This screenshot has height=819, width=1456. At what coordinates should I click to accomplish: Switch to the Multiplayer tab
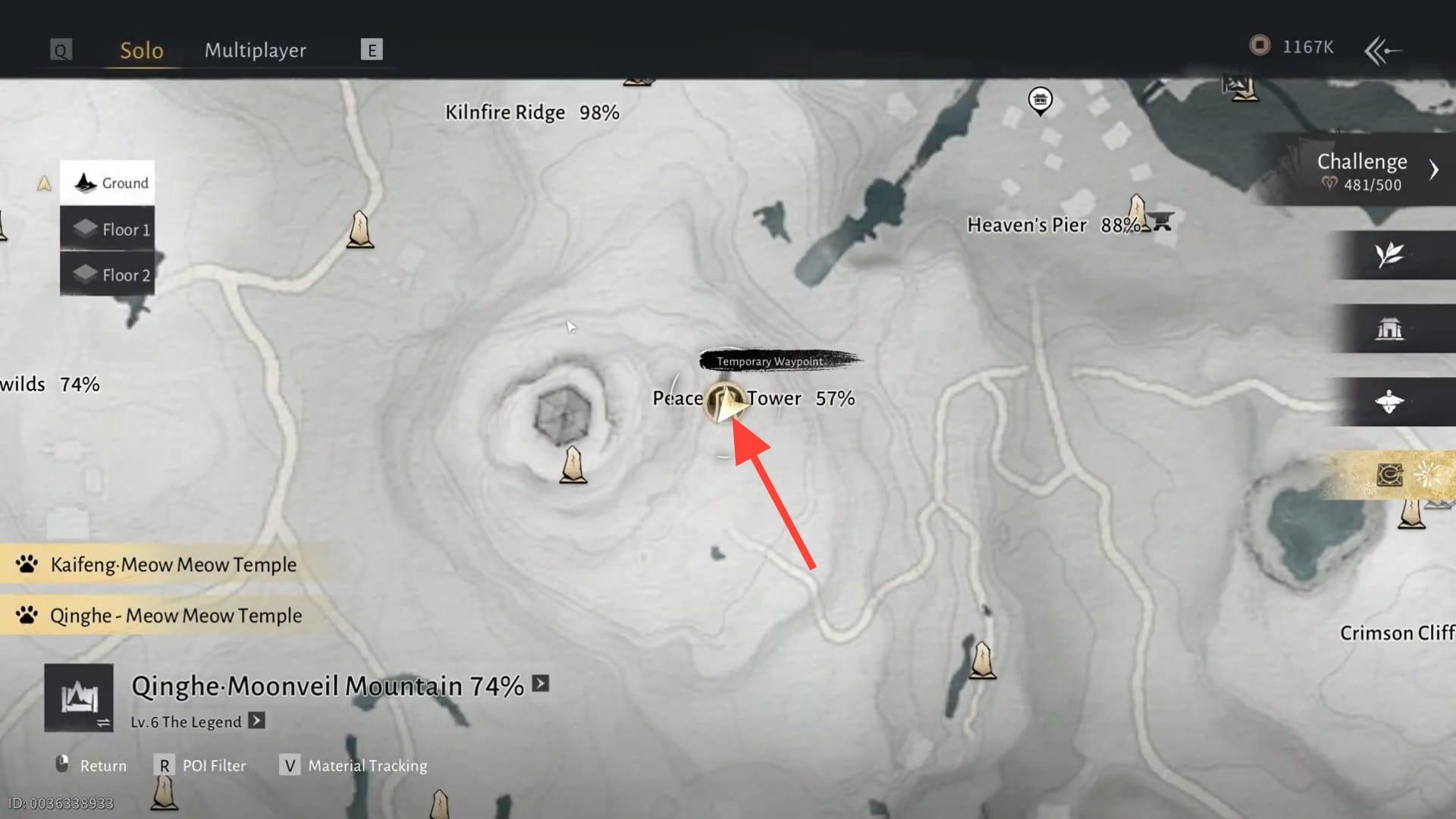255,50
